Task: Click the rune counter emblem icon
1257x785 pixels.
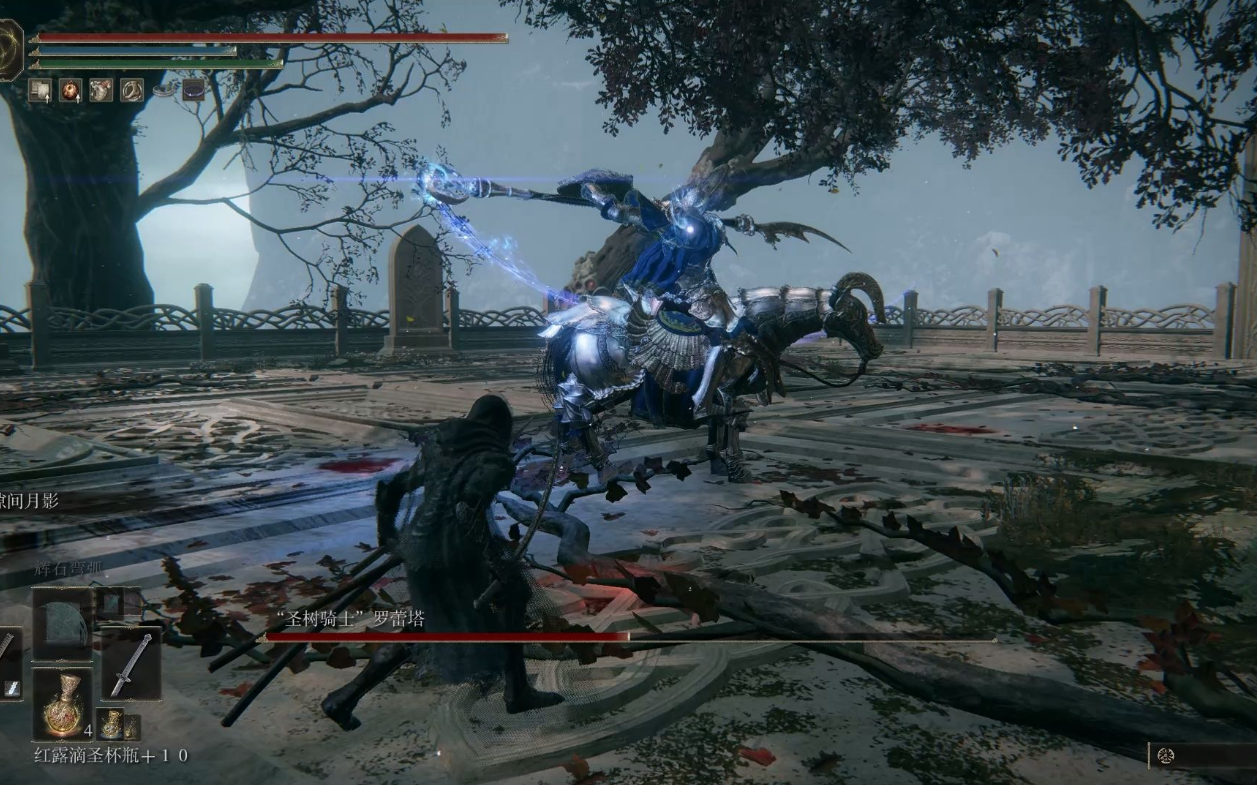Action: point(1165,756)
